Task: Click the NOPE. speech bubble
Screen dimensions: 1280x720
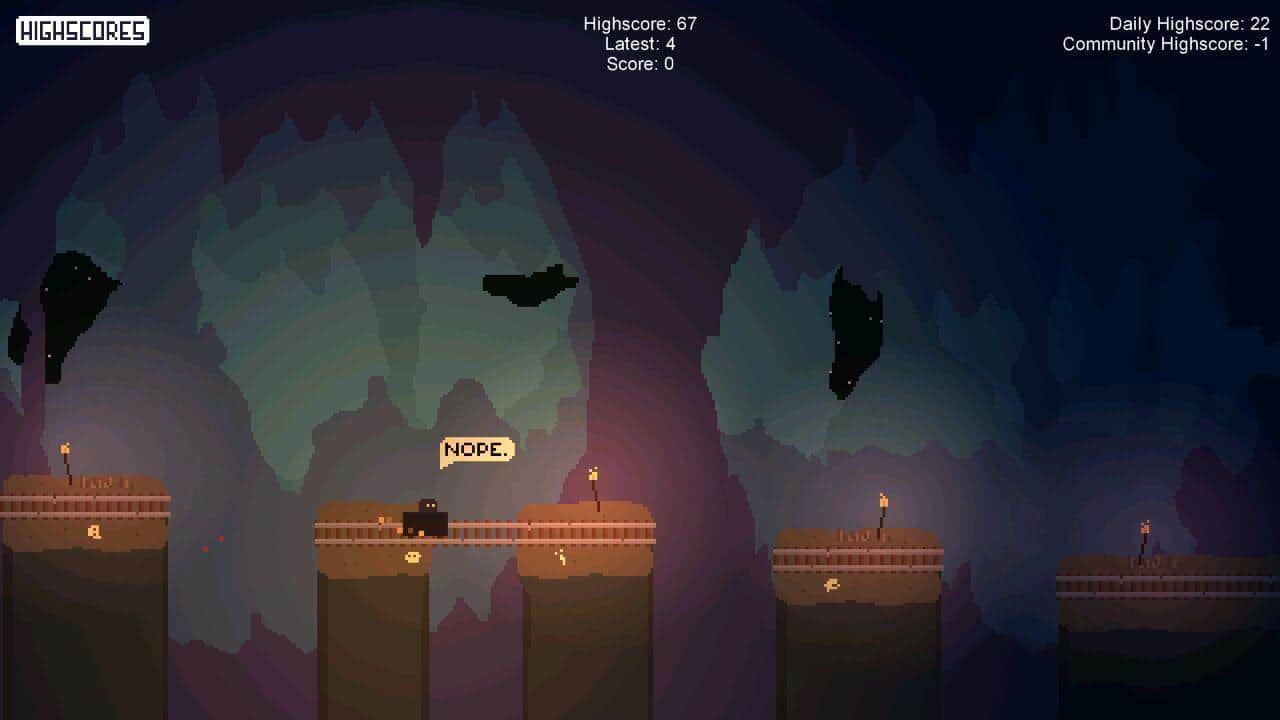Action: coord(476,449)
